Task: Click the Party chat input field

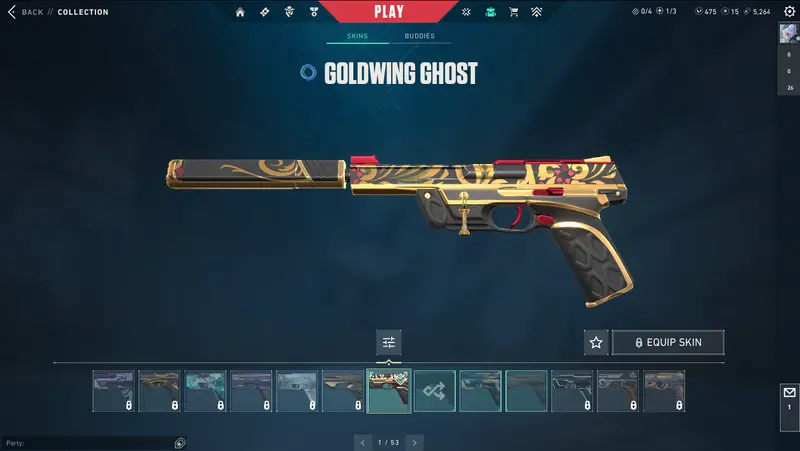Action: [x=90, y=443]
